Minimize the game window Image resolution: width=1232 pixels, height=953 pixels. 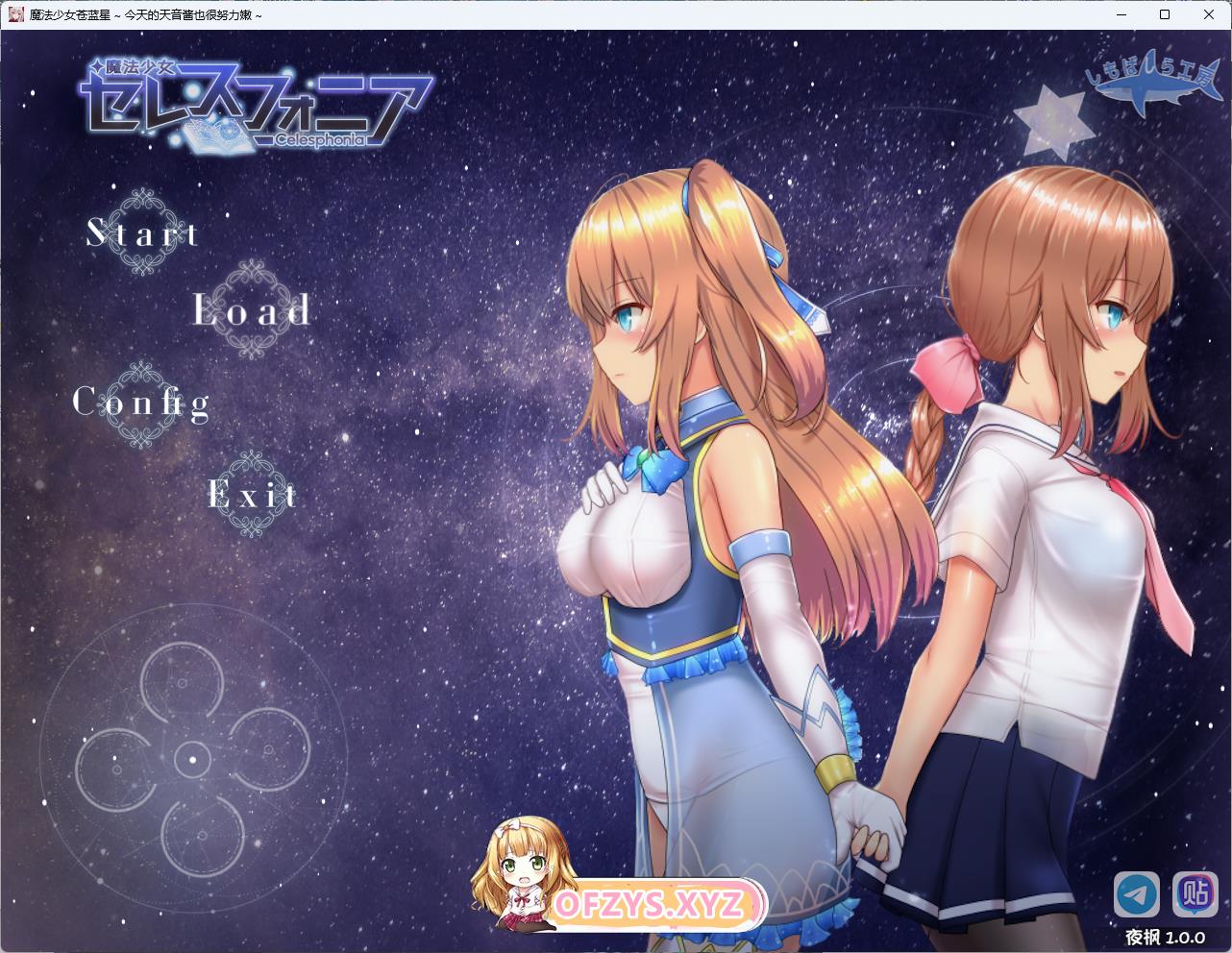tap(1121, 14)
